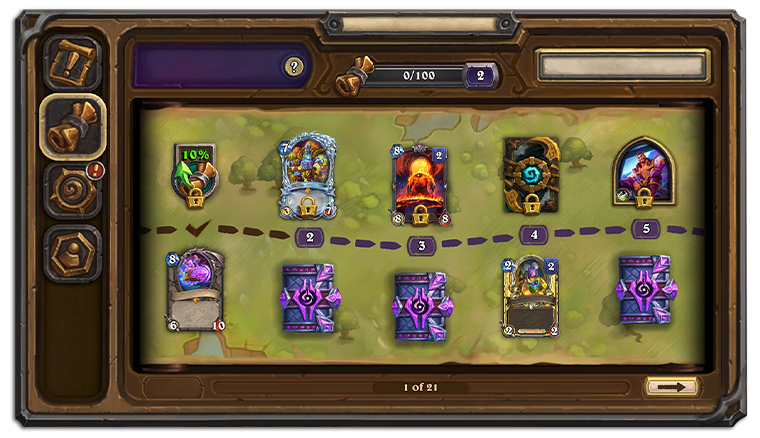Go to the next rewards page arrow
760x438 pixels.
pyautogui.click(x=671, y=386)
